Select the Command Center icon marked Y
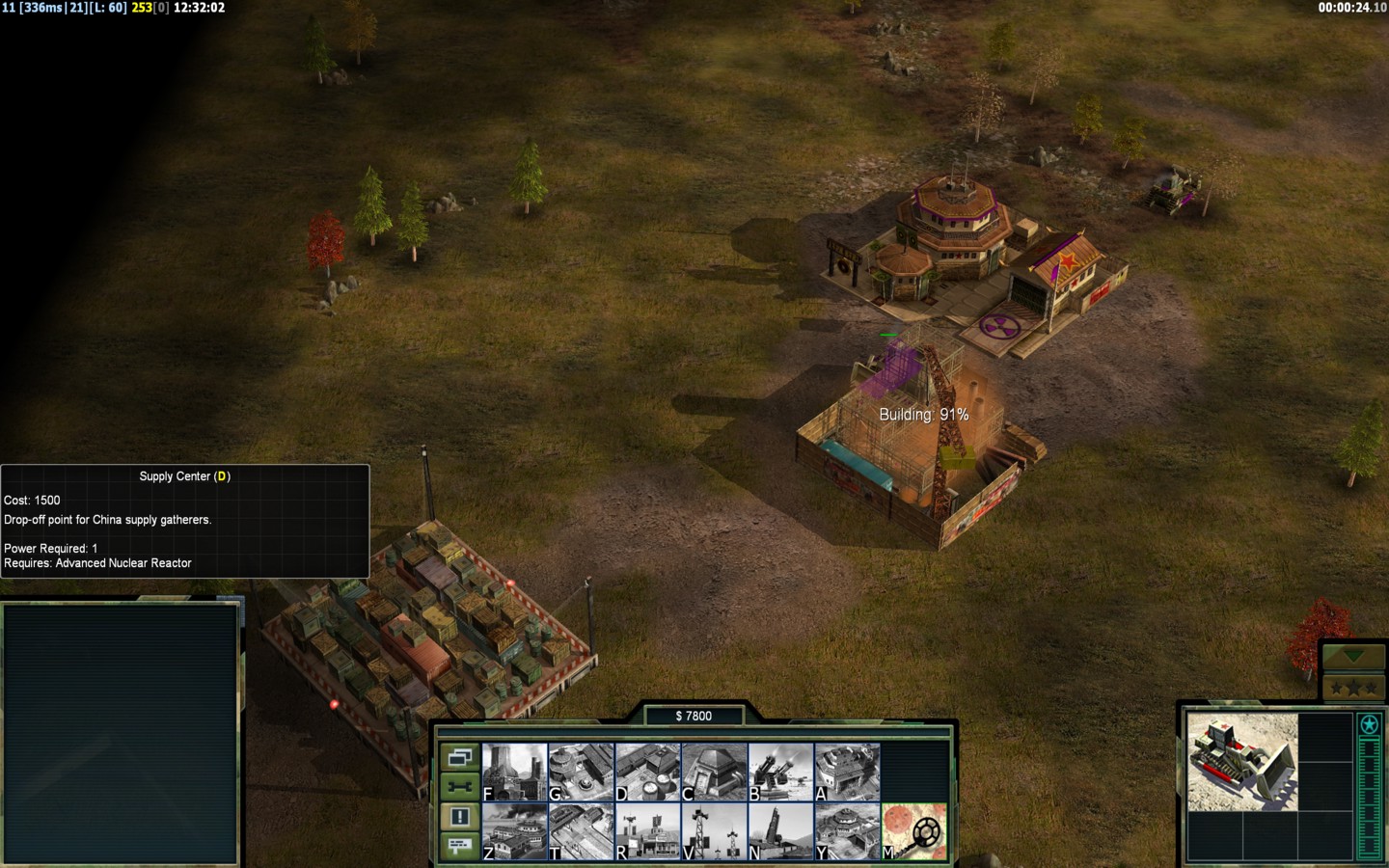The image size is (1389, 868). point(848,831)
